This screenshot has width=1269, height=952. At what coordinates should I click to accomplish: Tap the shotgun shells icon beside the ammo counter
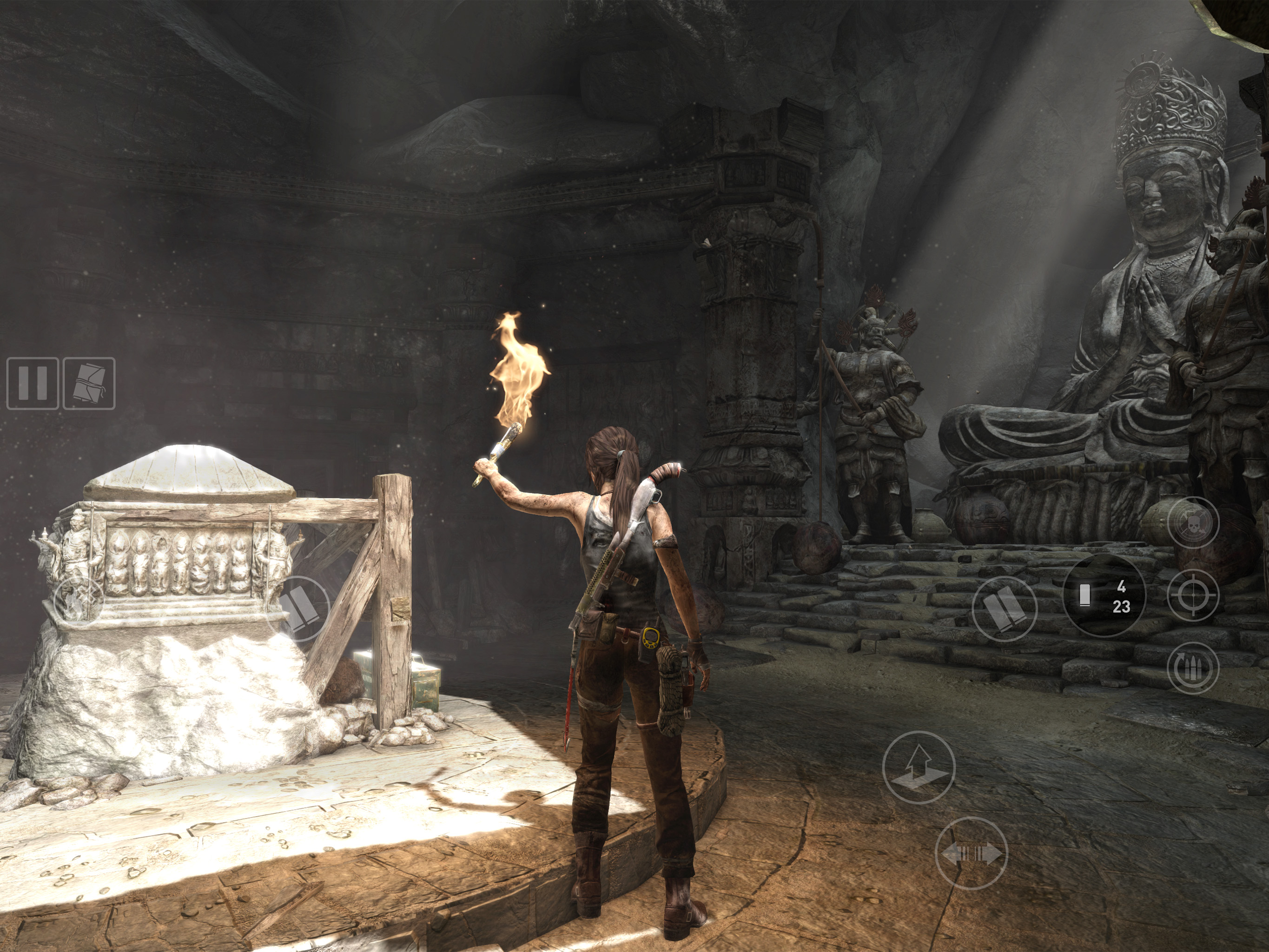(1005, 608)
